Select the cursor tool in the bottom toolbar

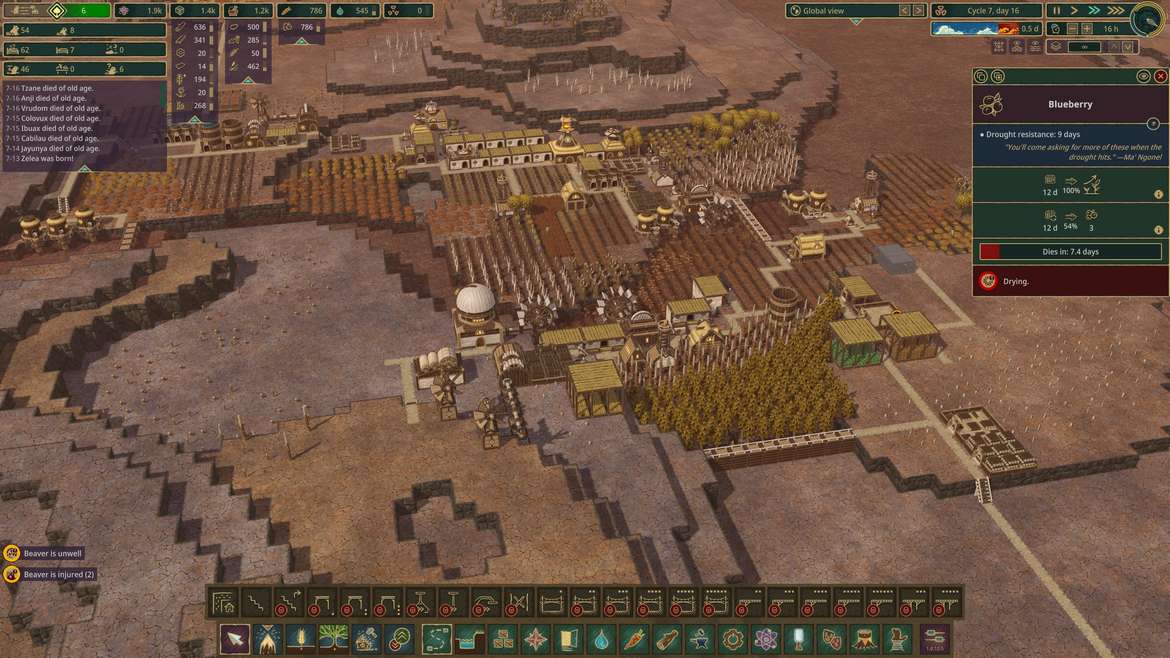pyautogui.click(x=235, y=638)
